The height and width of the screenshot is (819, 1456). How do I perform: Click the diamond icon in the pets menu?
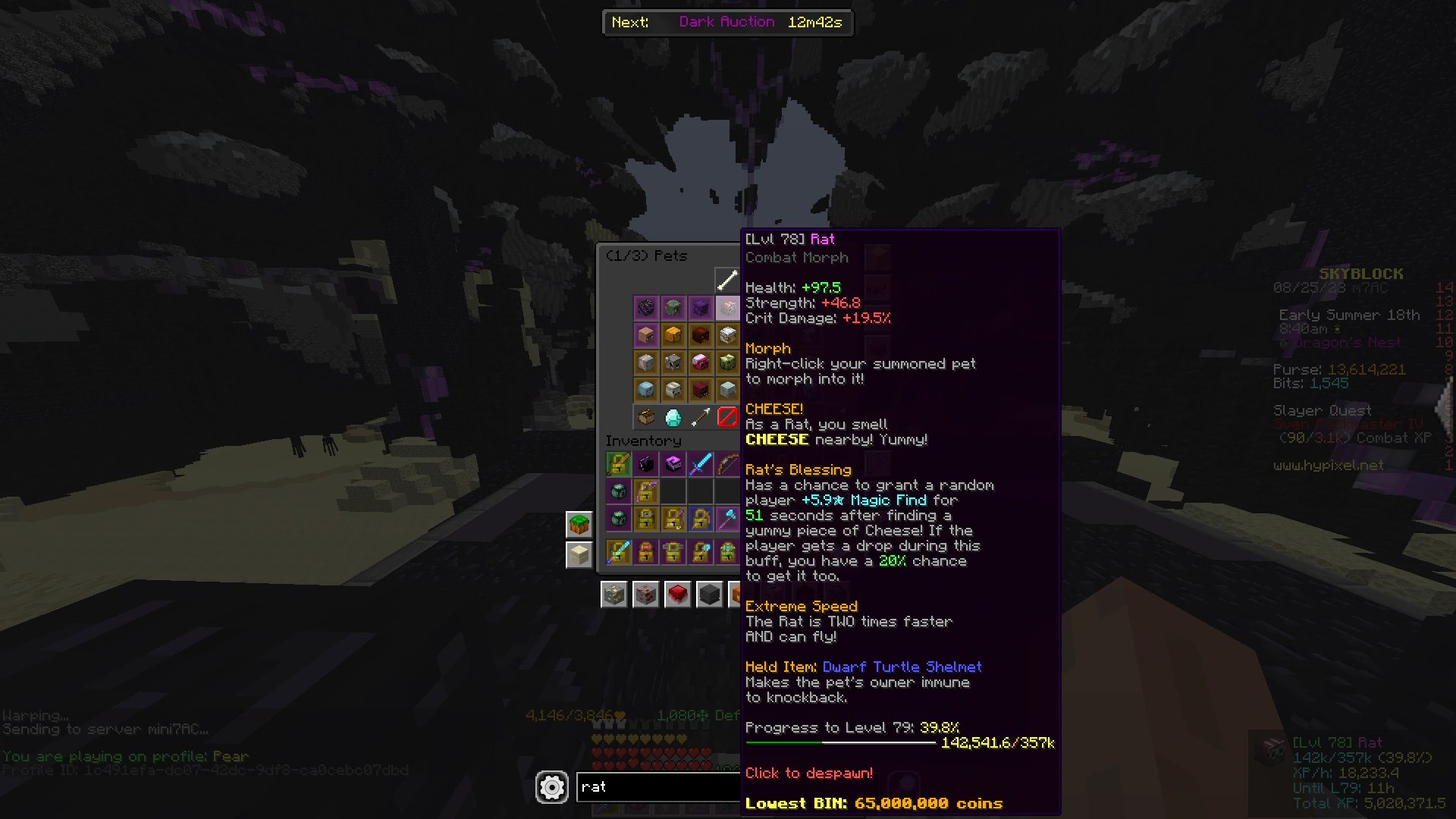pos(673,417)
